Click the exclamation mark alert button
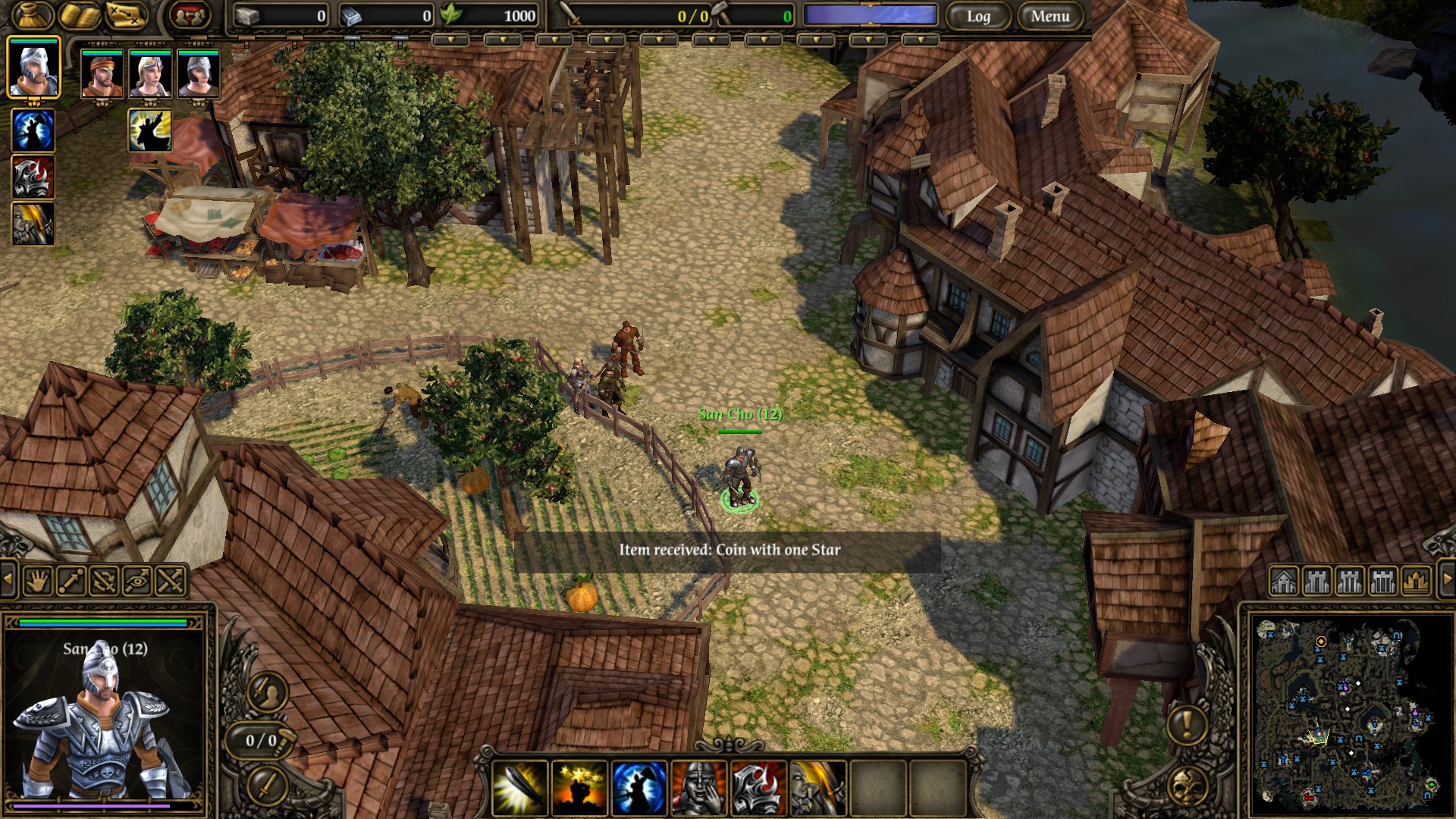1456x819 pixels. 1187,724
